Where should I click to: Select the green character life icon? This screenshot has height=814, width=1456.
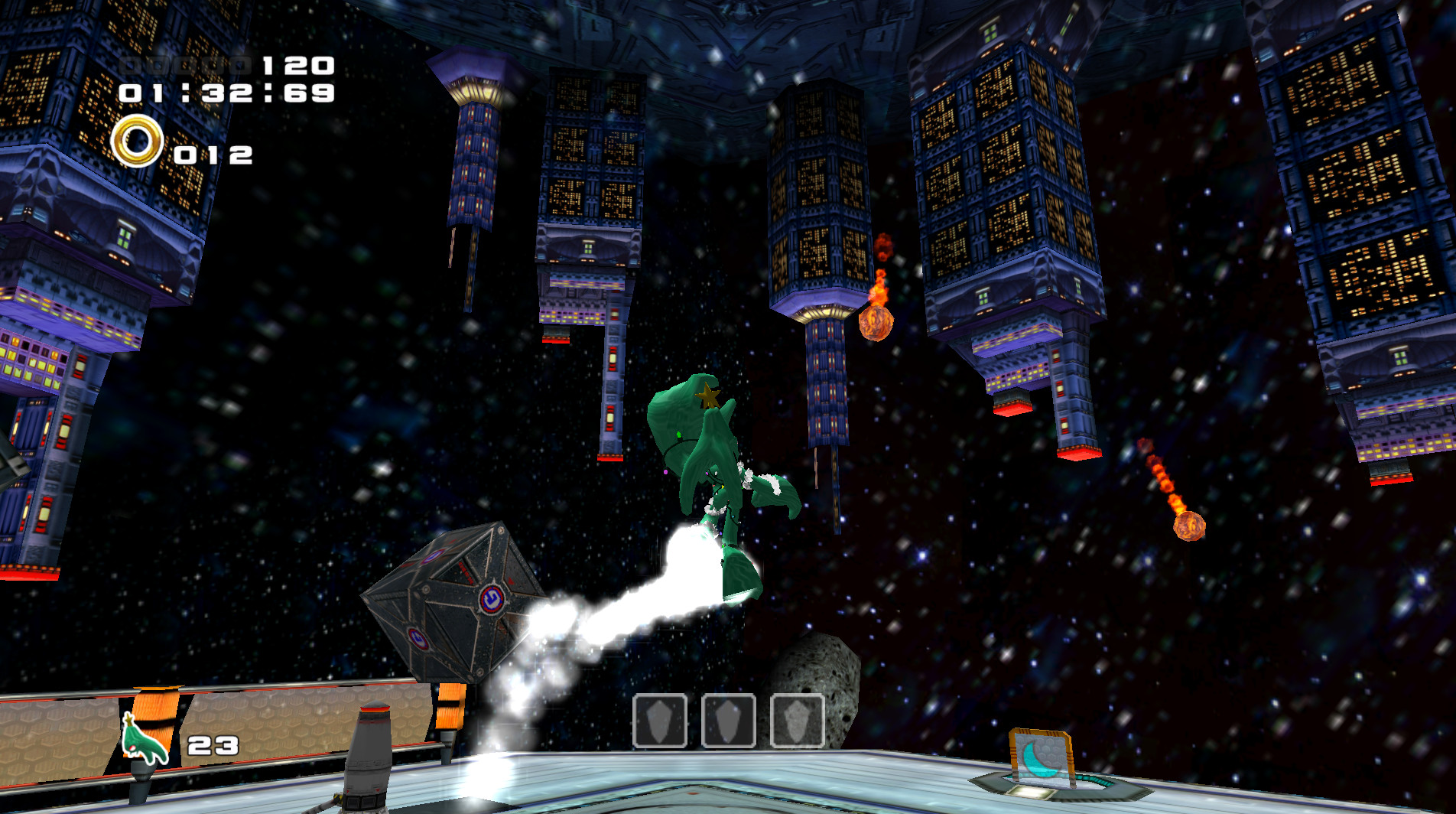tap(140, 741)
